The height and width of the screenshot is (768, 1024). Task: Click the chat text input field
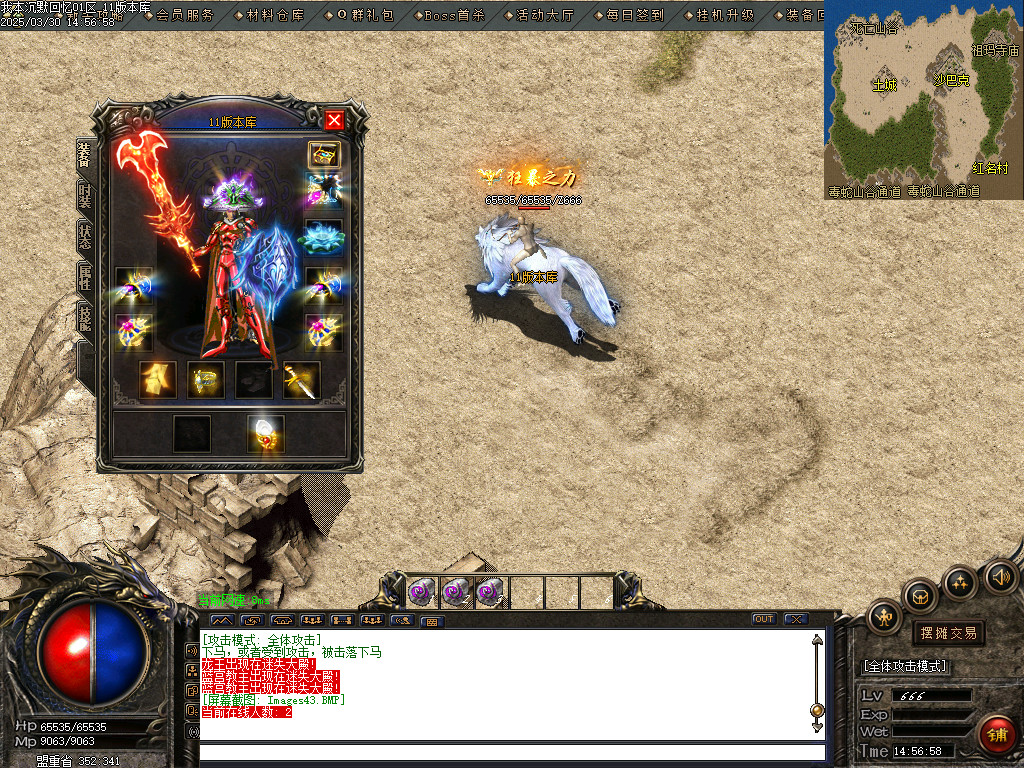pos(510,752)
